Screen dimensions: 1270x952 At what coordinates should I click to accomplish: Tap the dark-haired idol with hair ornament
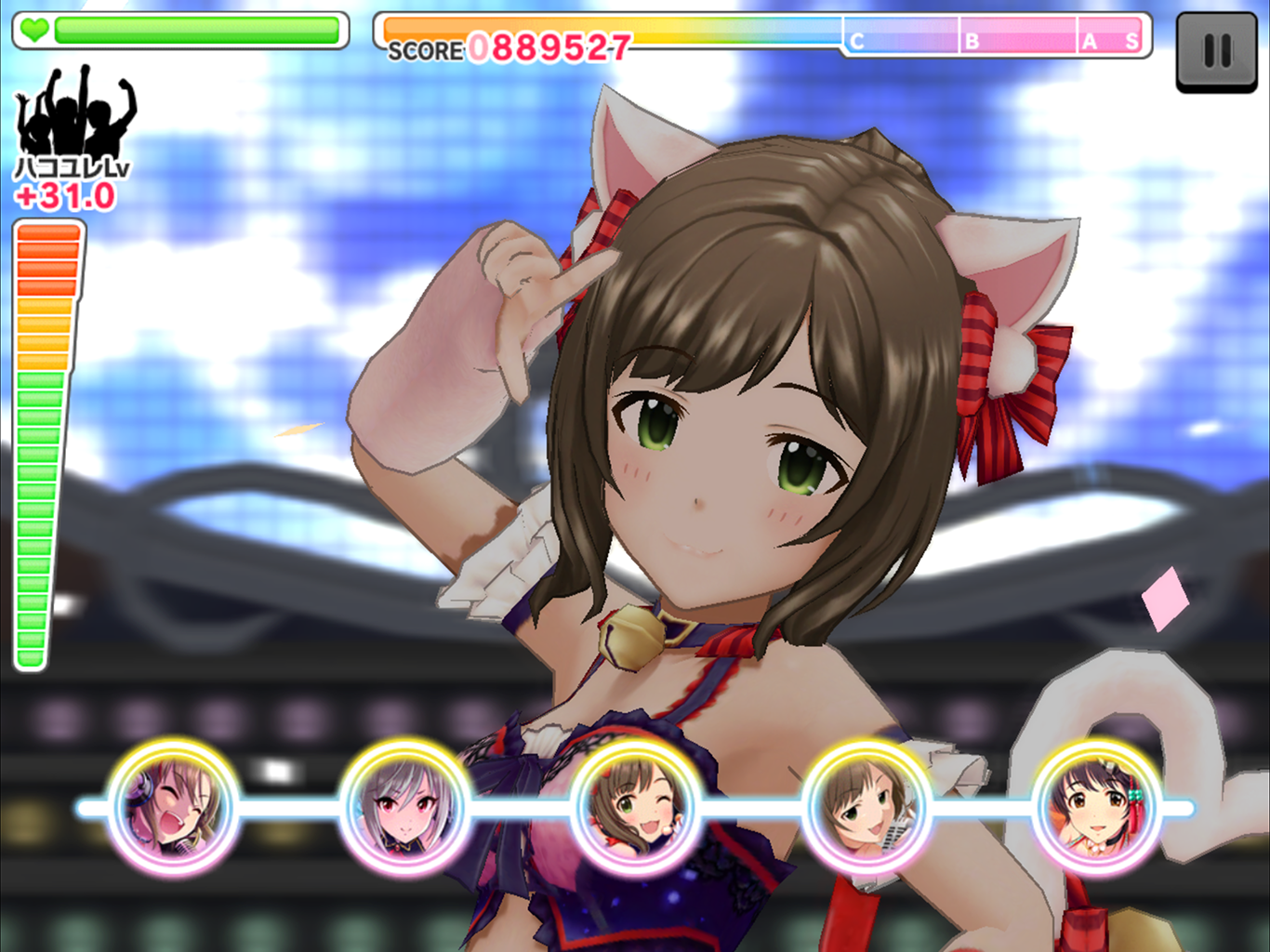[1098, 806]
